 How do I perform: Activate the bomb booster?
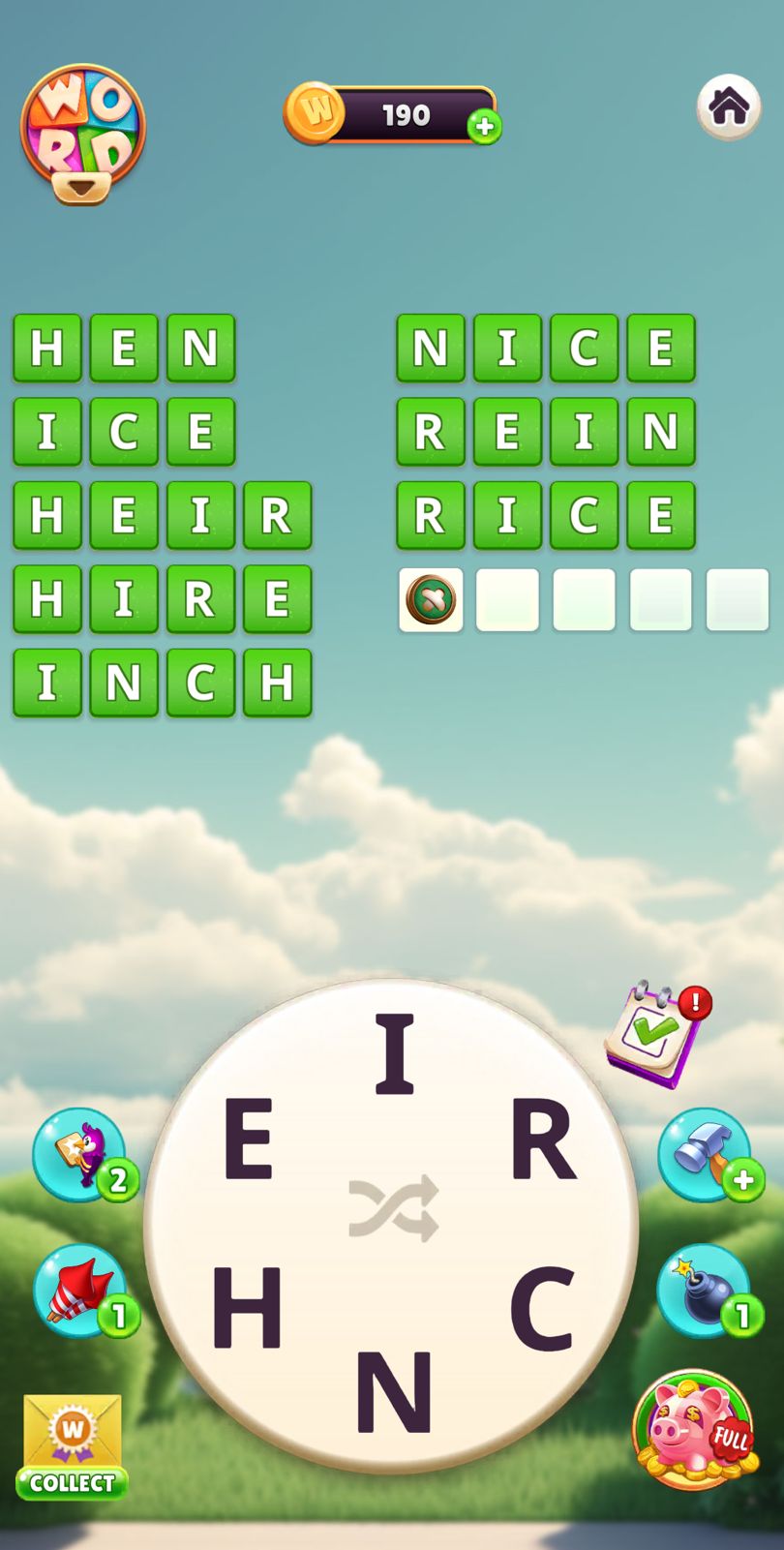(x=705, y=1291)
